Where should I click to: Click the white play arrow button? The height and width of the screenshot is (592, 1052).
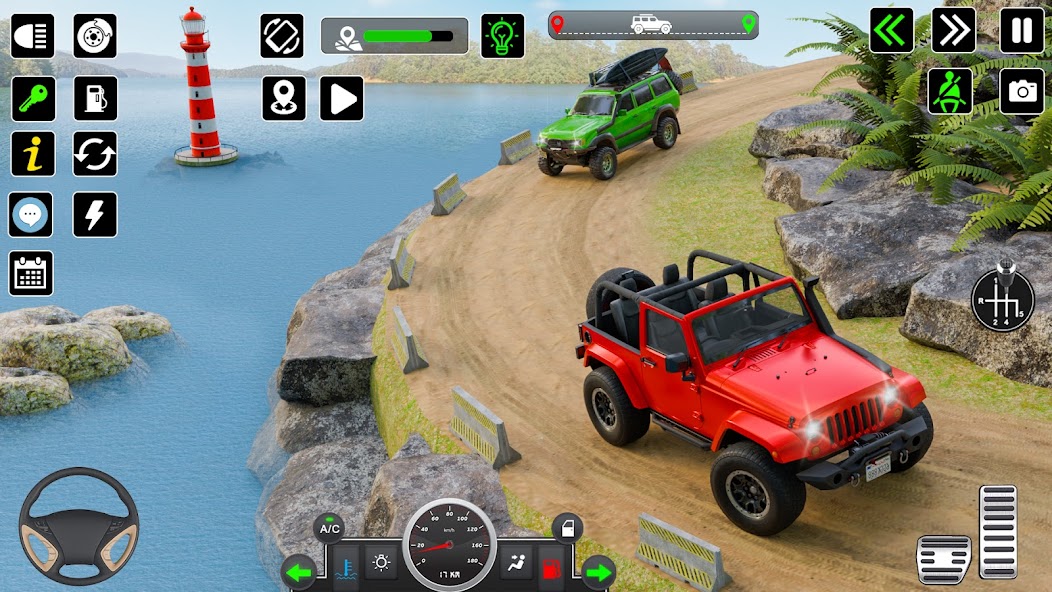(x=341, y=98)
